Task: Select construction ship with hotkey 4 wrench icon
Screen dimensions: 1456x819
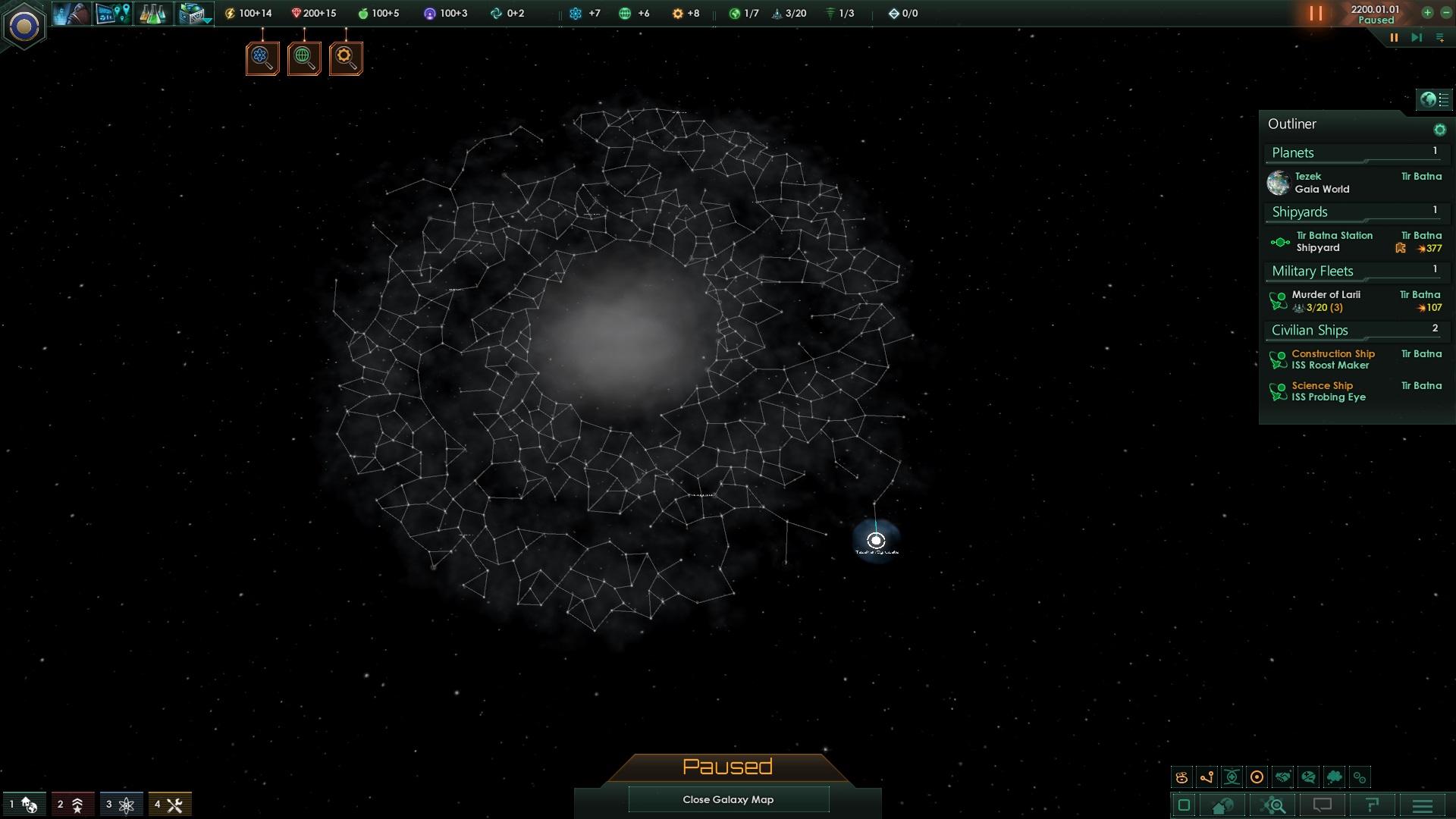Action: [171, 804]
